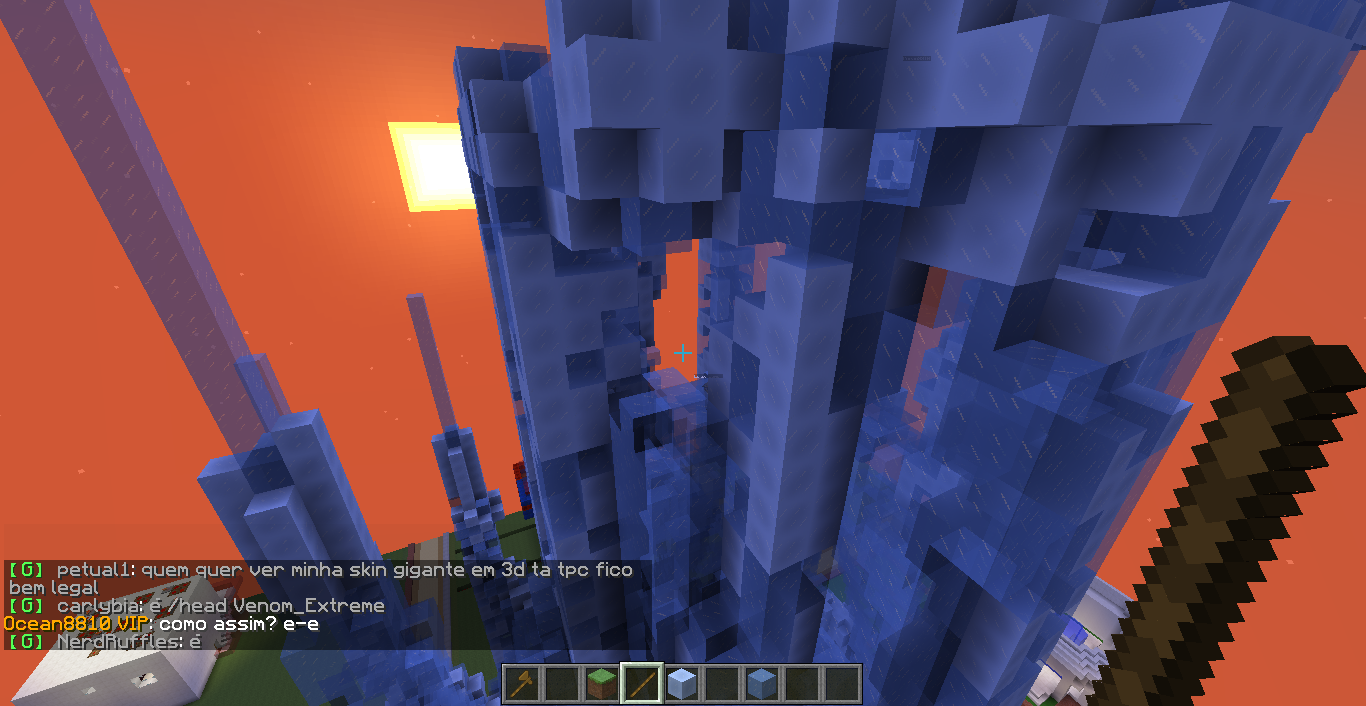Choose the stick in the highlighted slot
This screenshot has height=706, width=1366.
641,684
